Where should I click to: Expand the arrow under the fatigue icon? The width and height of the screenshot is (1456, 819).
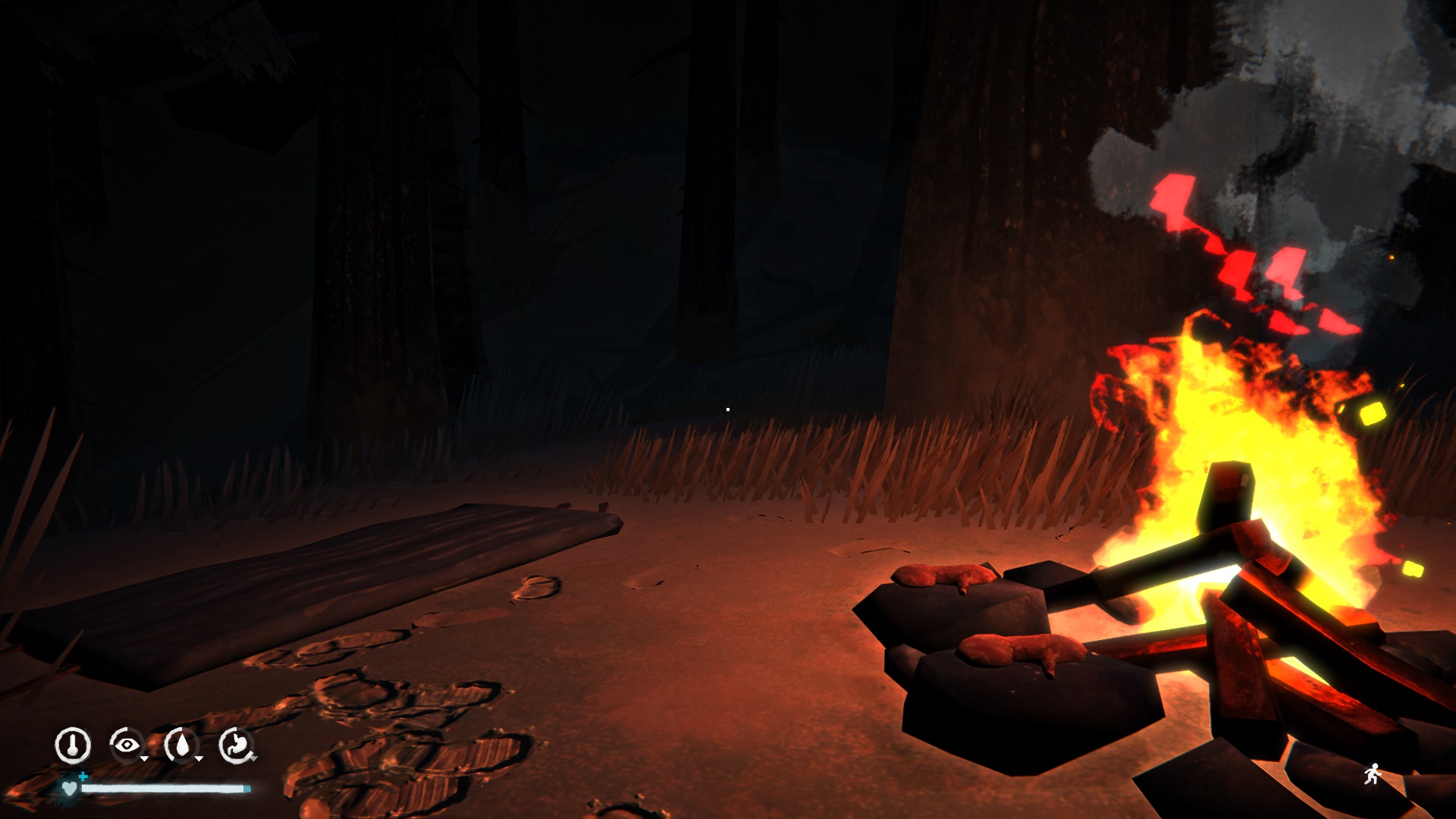pos(144,758)
